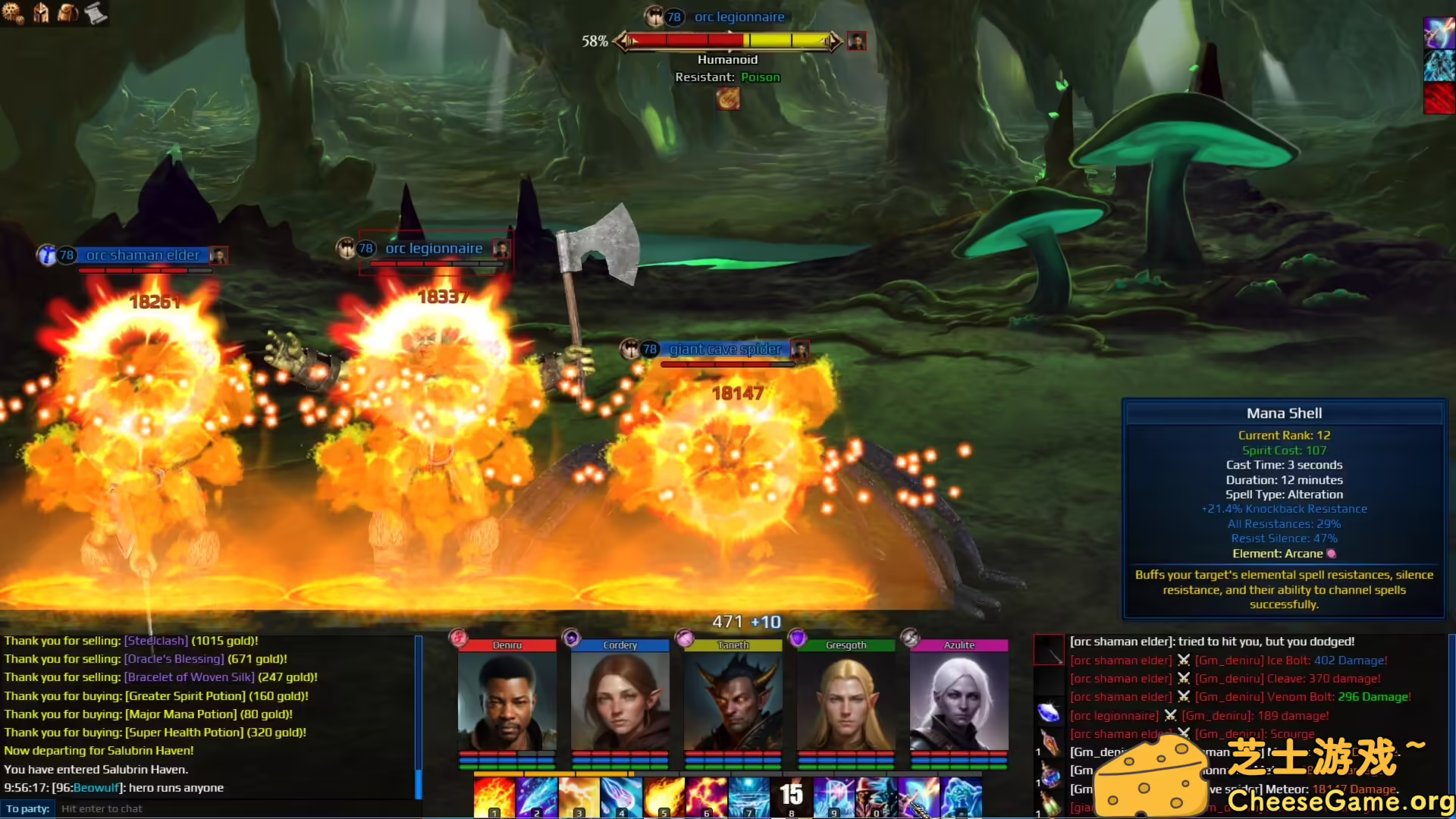Open the scroll quest log icon
The image size is (1456, 819).
coord(96,13)
